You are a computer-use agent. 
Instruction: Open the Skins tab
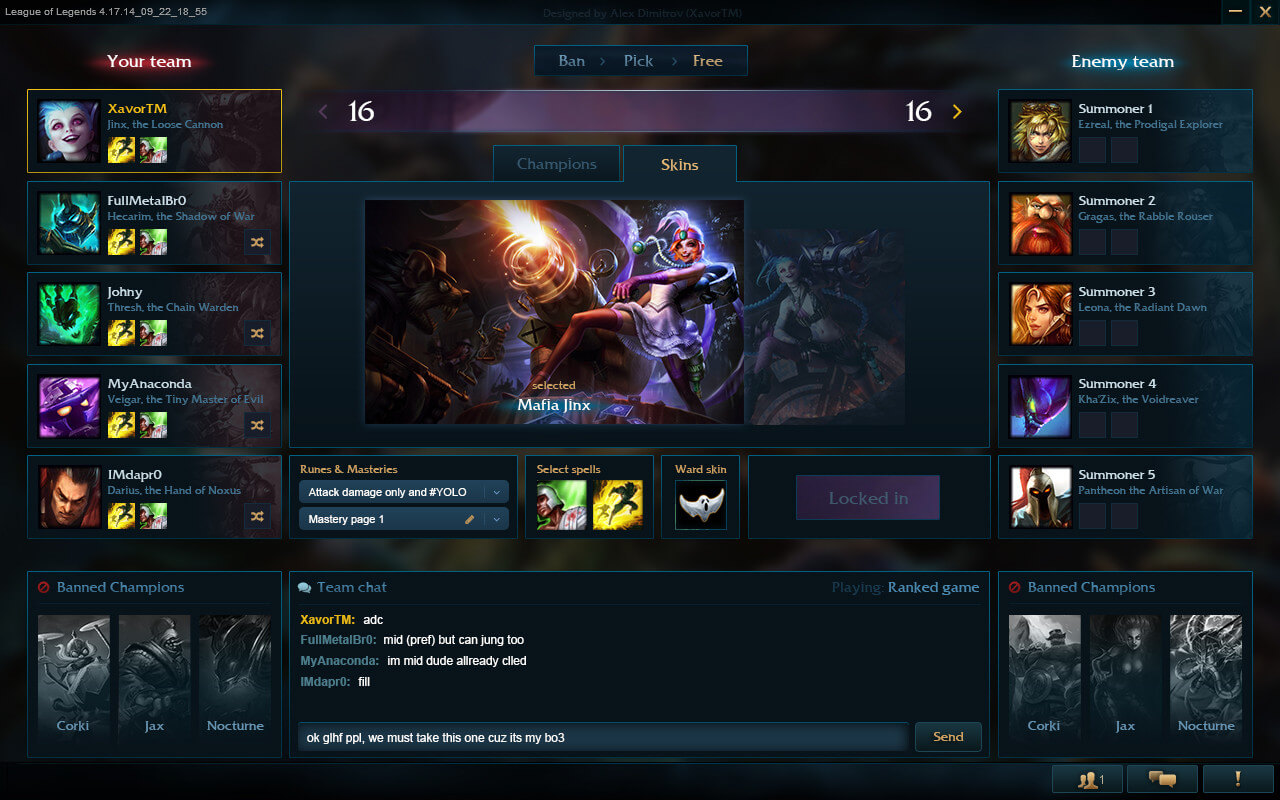pos(679,164)
